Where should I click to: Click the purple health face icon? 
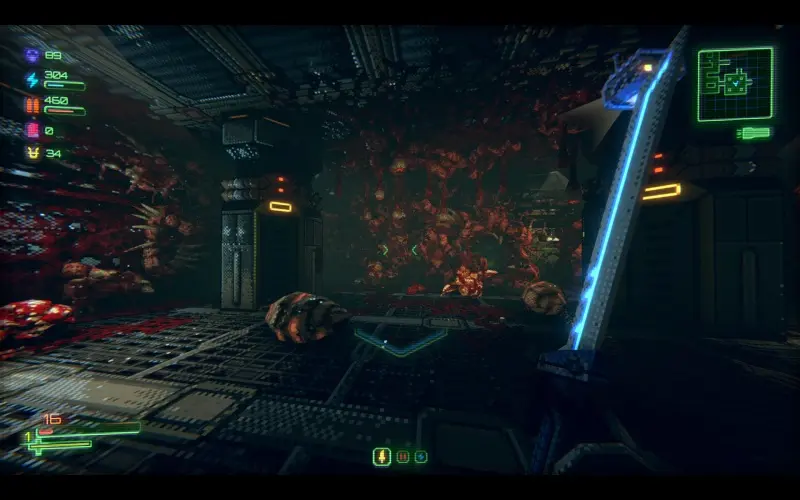tap(32, 56)
